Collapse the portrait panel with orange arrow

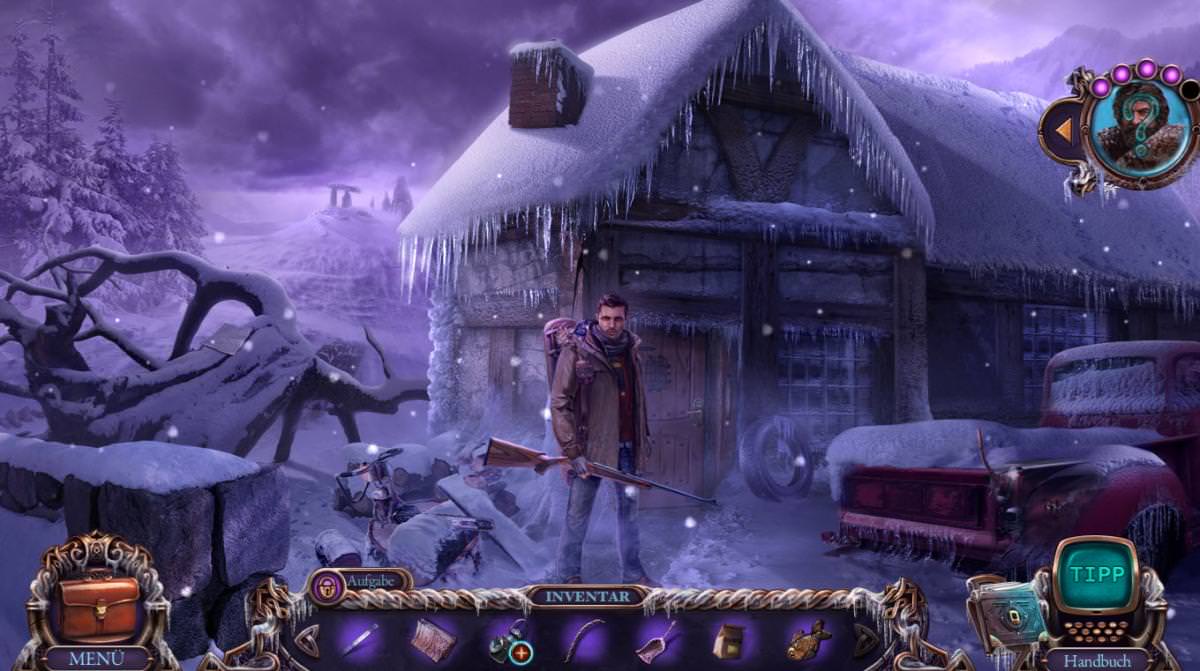[x=1064, y=130]
